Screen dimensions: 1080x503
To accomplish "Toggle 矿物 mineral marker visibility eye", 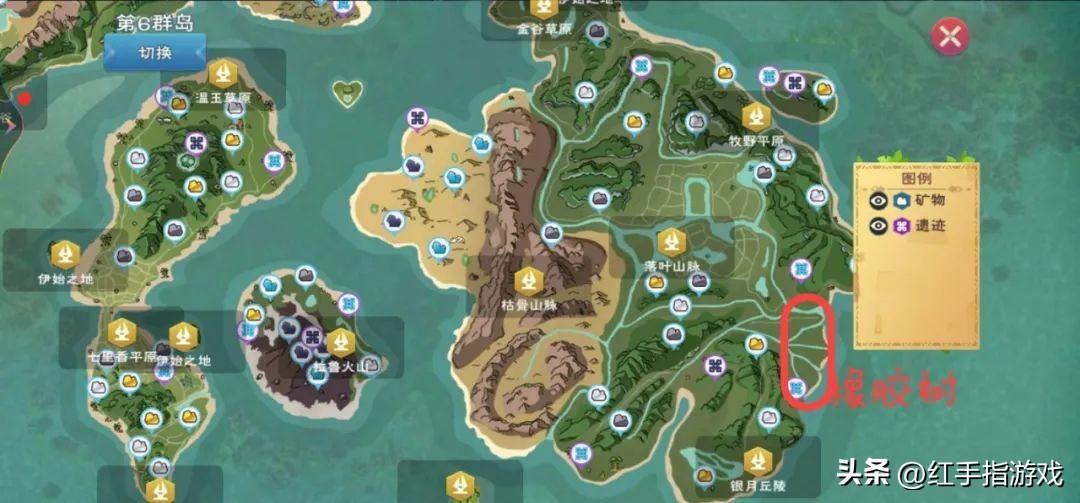I will (879, 200).
